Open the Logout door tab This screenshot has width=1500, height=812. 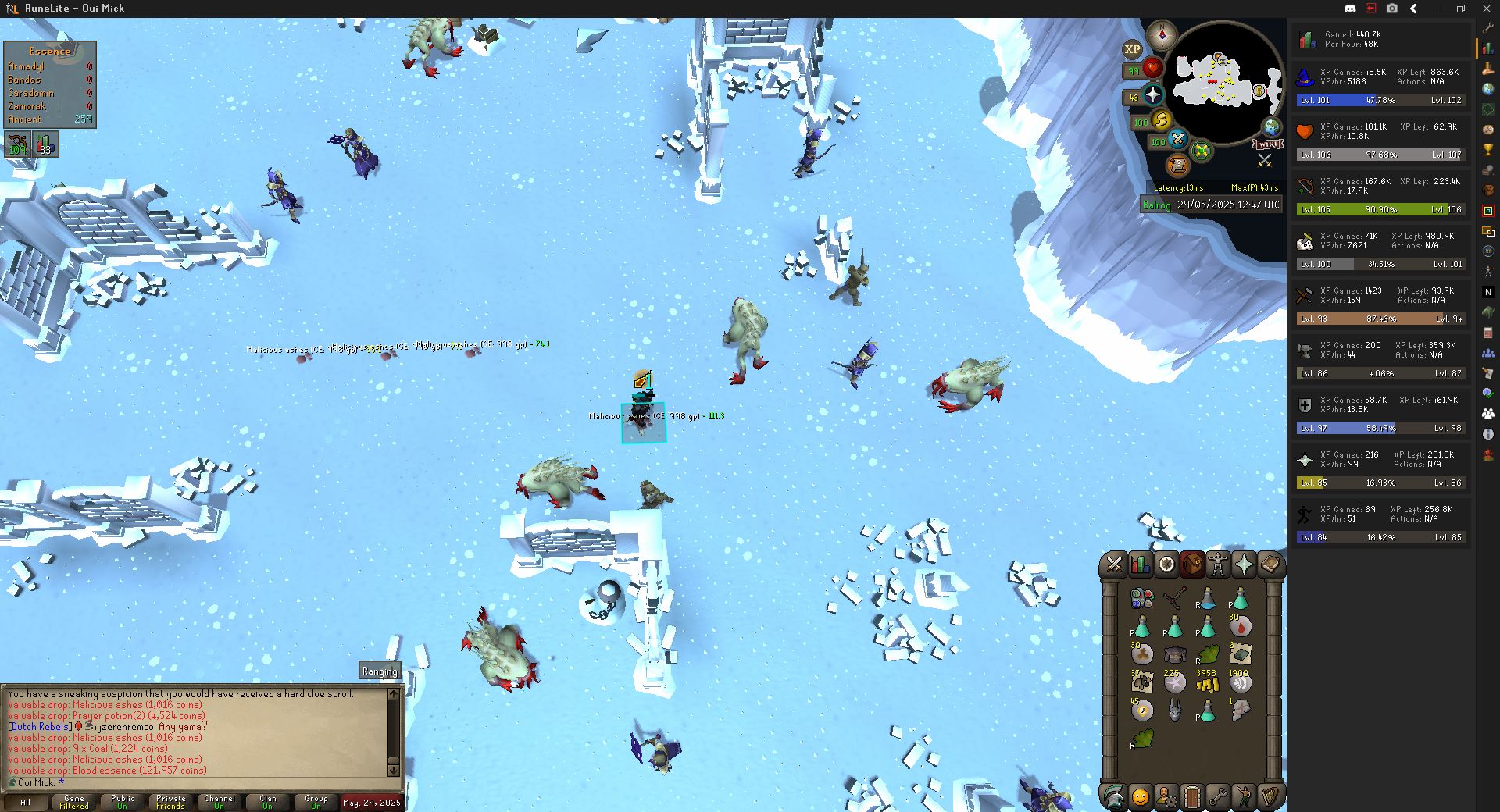[x=1192, y=796]
